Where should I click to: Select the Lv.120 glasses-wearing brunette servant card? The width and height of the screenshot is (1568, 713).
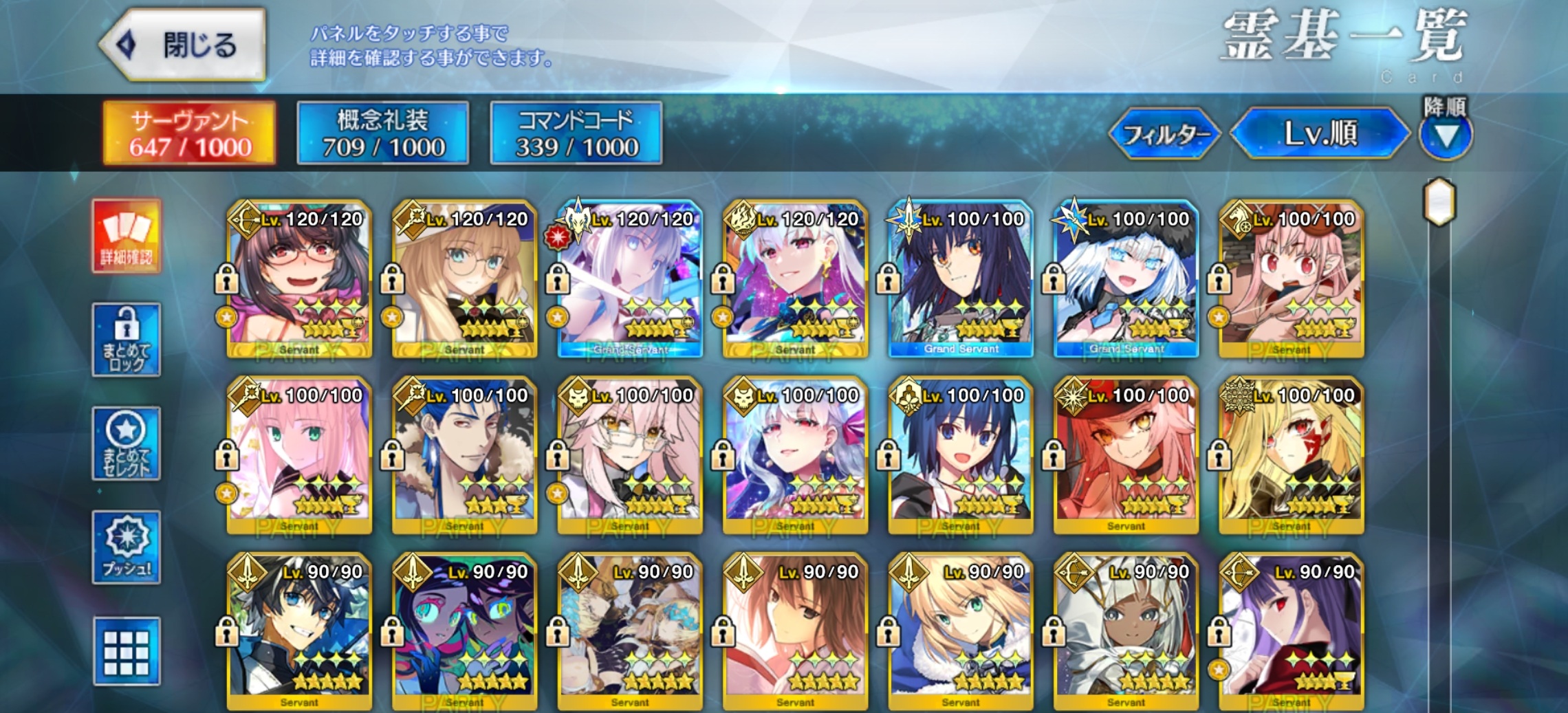point(300,280)
